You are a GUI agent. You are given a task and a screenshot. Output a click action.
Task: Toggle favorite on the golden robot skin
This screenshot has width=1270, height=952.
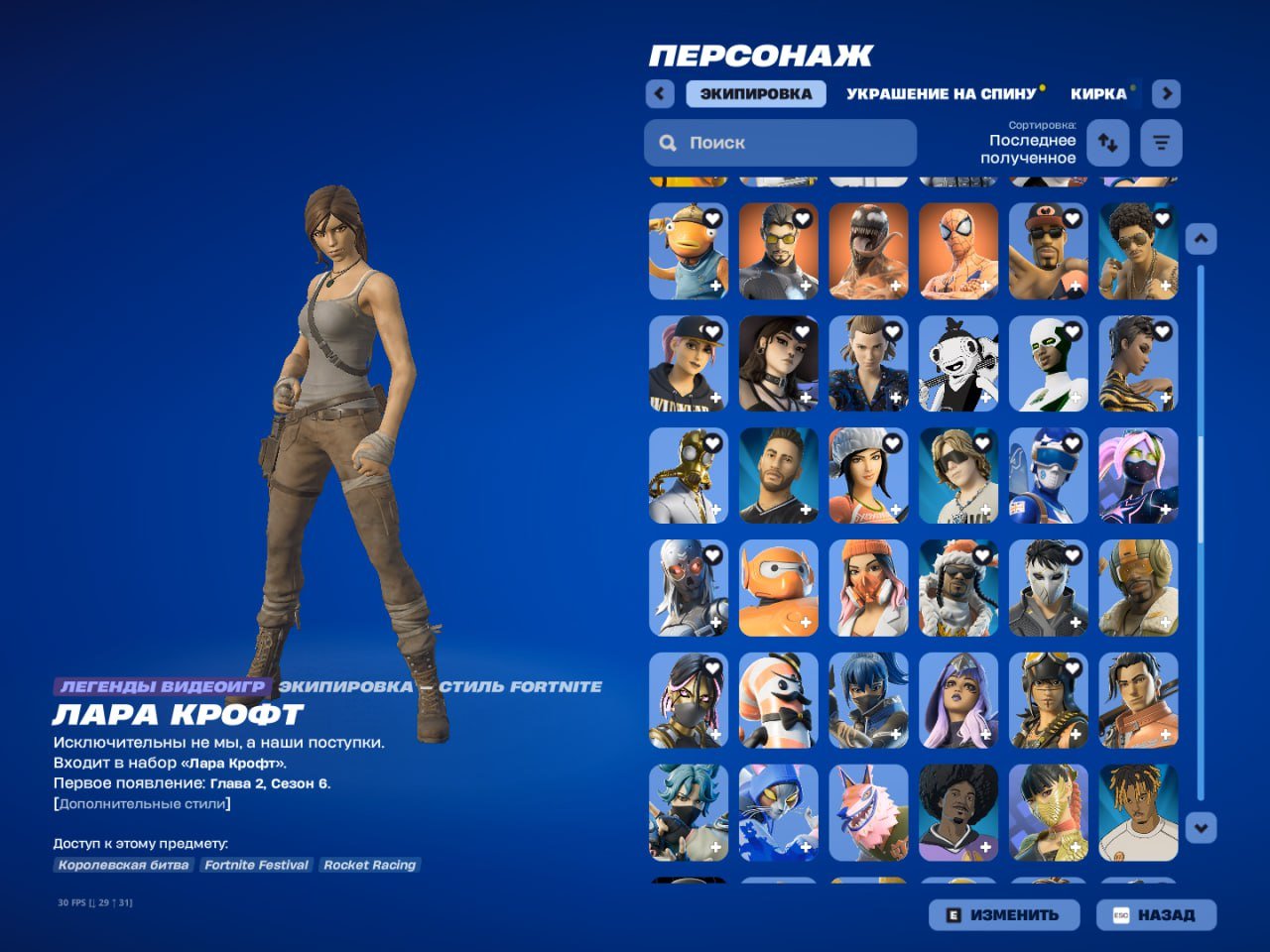tap(715, 442)
